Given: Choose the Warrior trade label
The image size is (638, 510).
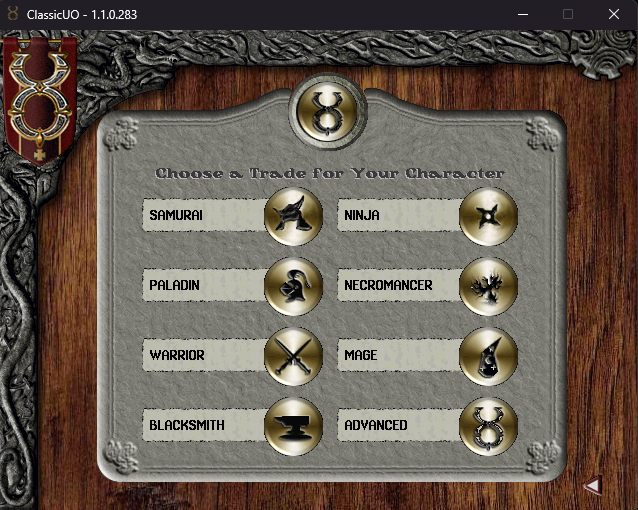Looking at the screenshot, I should pos(177,355).
